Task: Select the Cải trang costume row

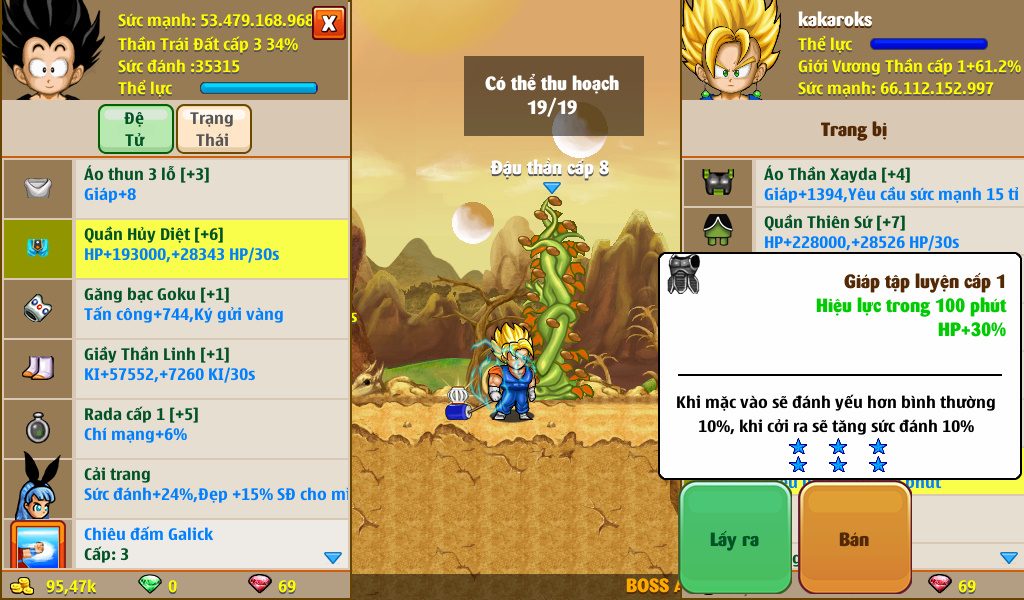Action: (176, 485)
